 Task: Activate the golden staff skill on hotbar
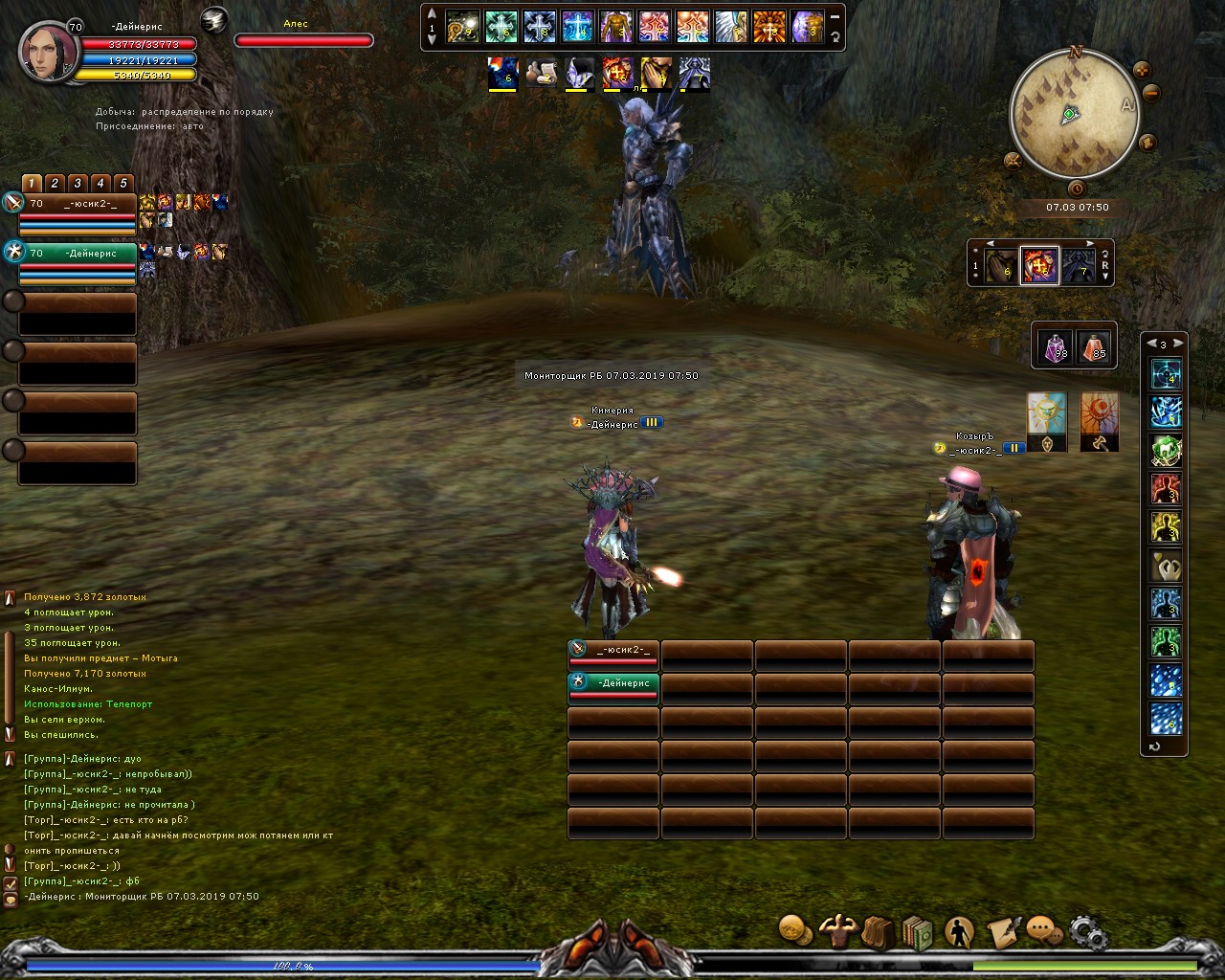point(463,27)
